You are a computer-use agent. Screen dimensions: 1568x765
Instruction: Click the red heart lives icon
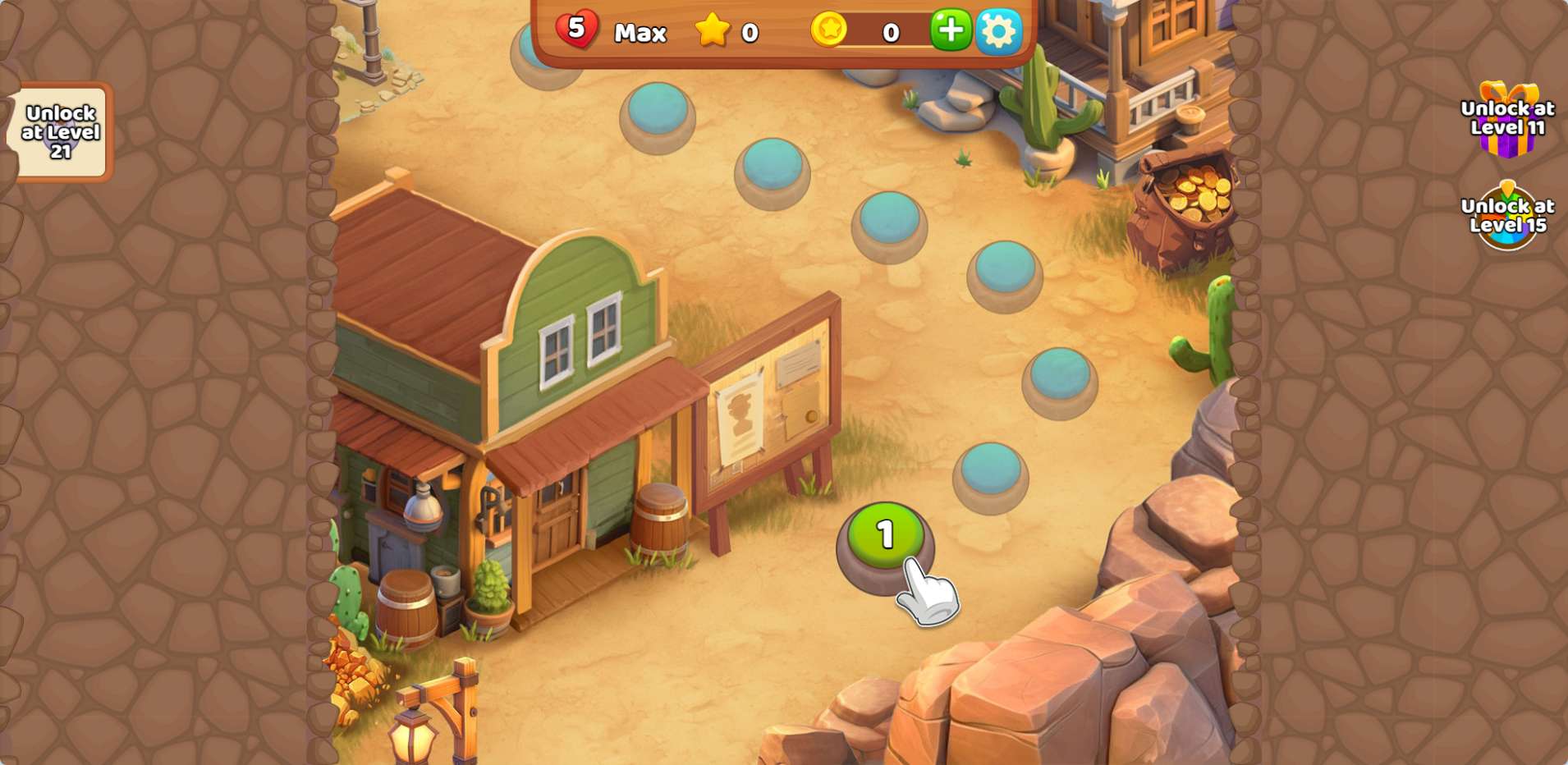tap(576, 30)
